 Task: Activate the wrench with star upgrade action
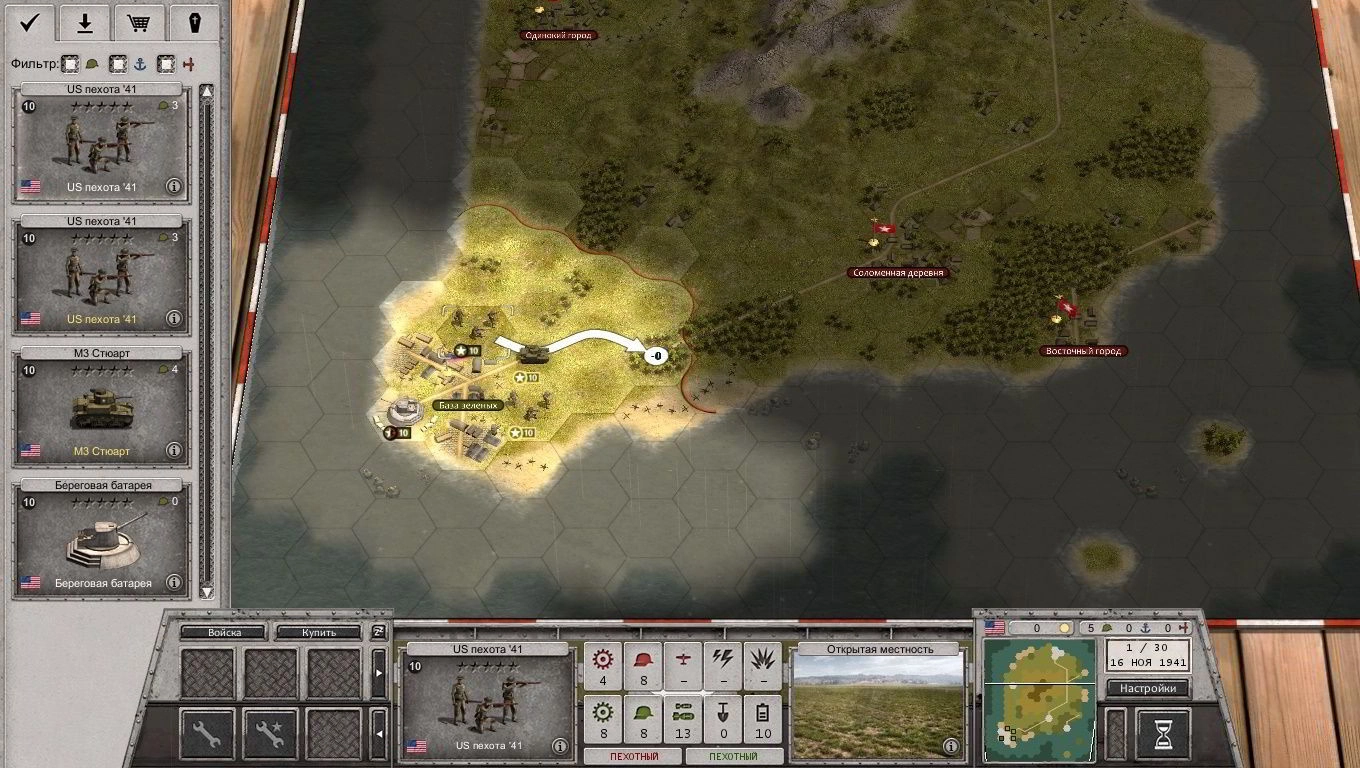(270, 733)
